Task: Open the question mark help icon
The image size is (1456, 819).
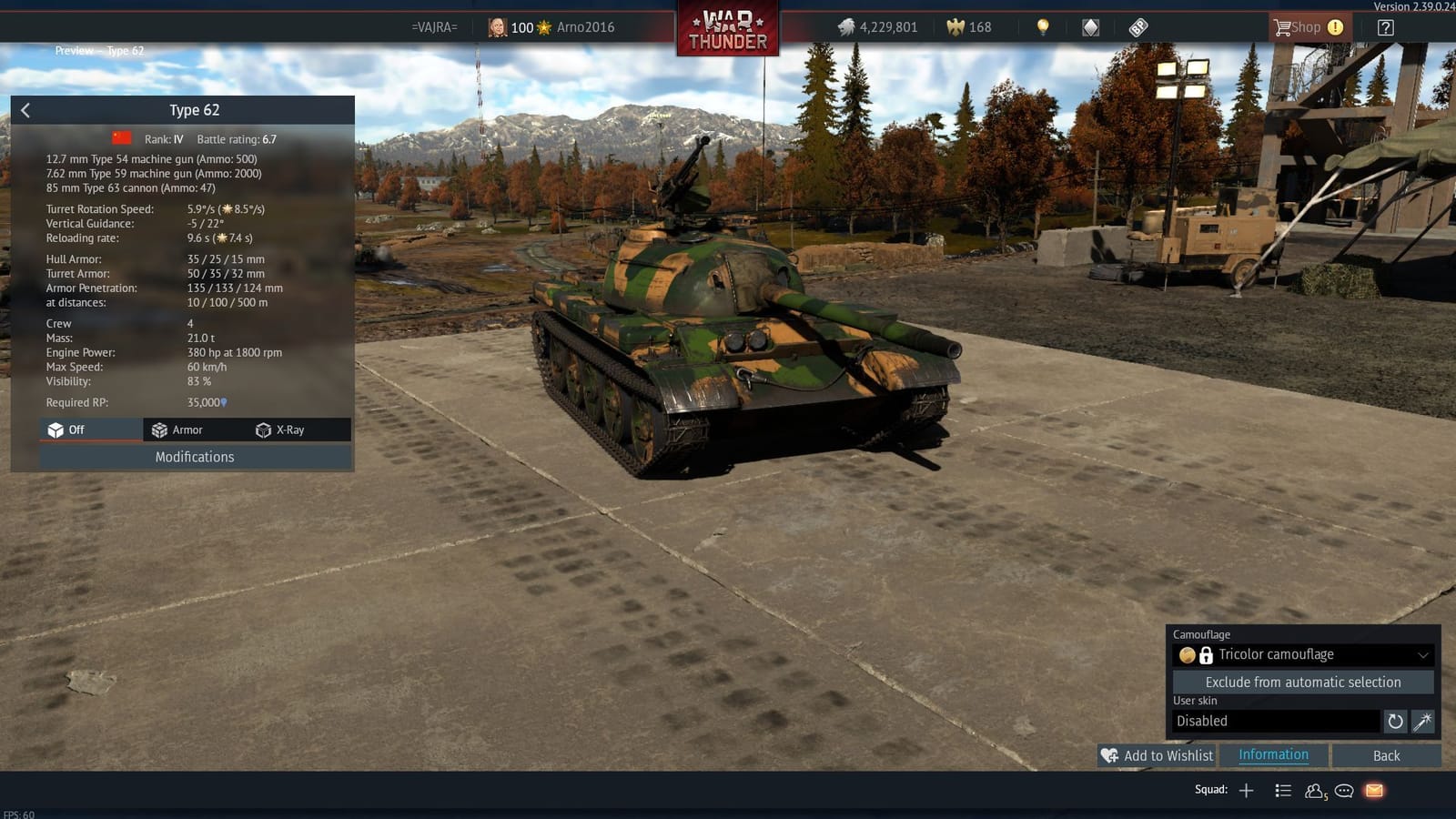Action: (1385, 27)
